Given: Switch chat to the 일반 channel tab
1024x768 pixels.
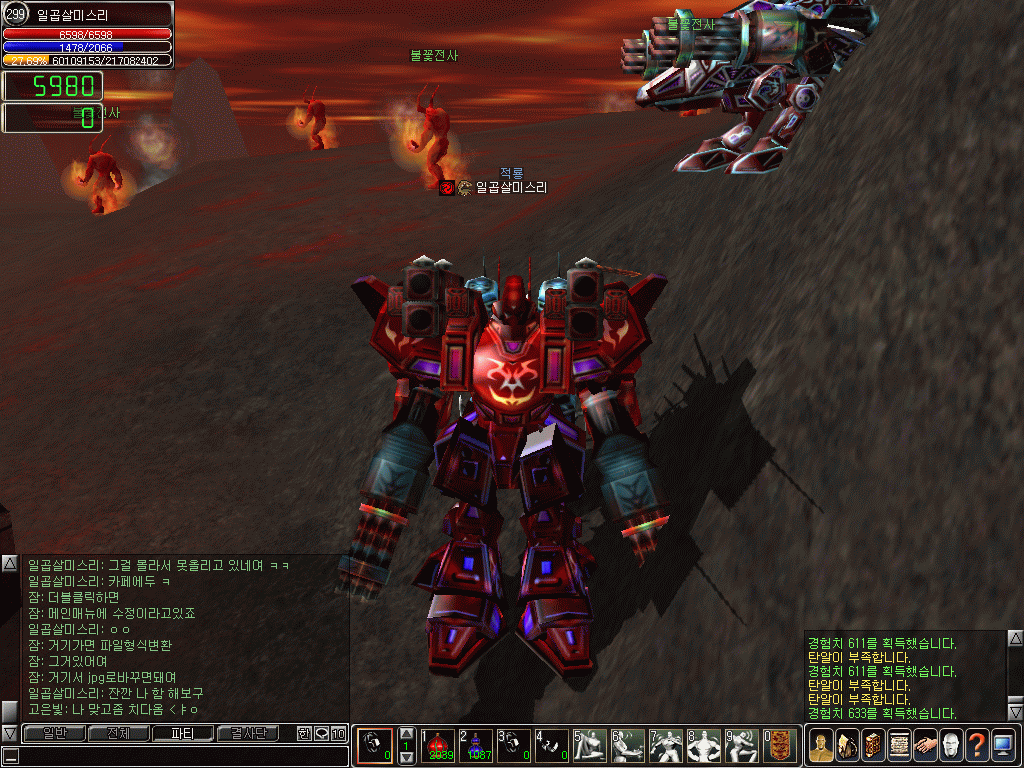Looking at the screenshot, I should (x=54, y=733).
